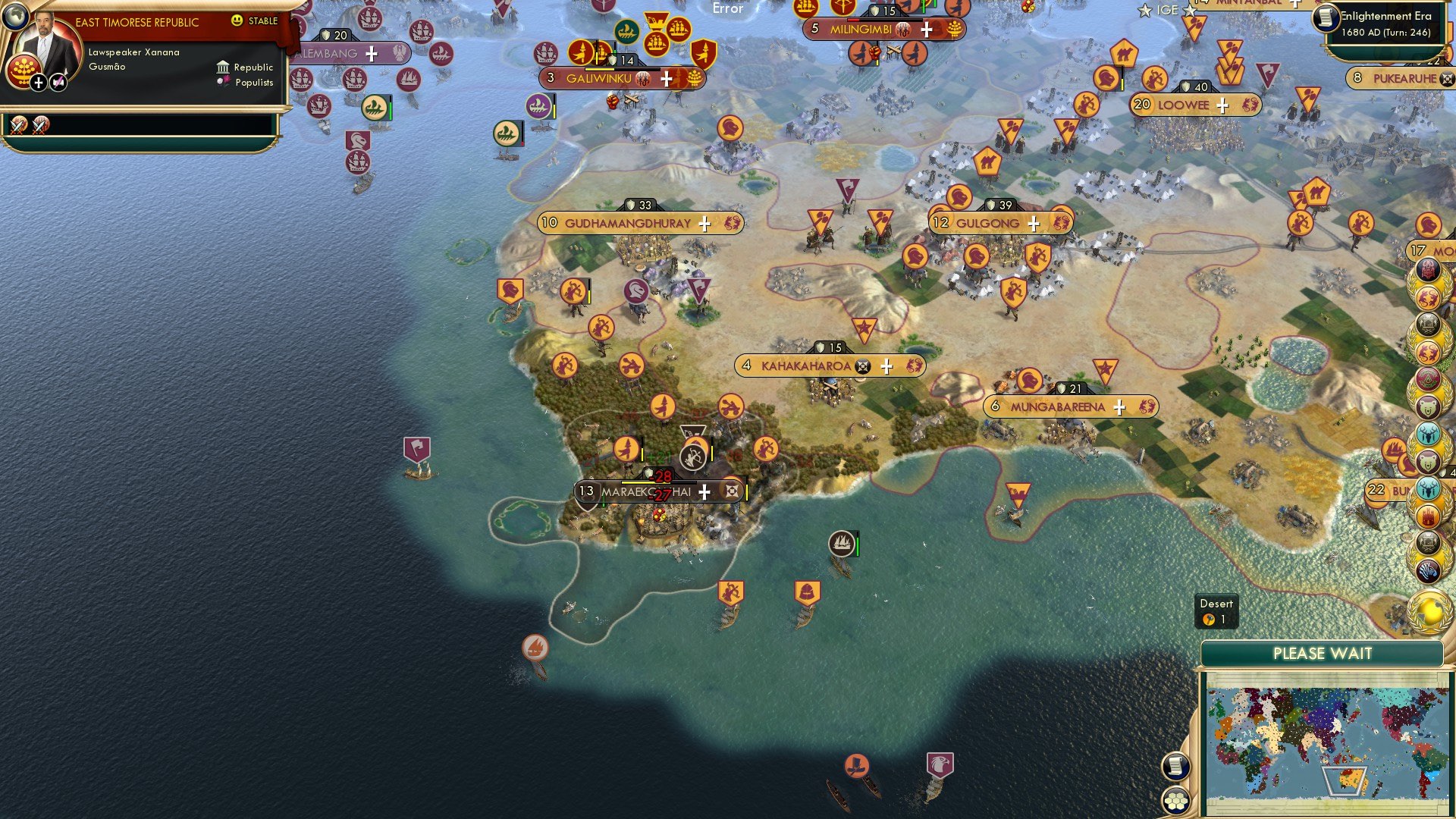Expand Loowee's banner using its plus icon
This screenshot has width=1456, height=819.
click(1222, 105)
